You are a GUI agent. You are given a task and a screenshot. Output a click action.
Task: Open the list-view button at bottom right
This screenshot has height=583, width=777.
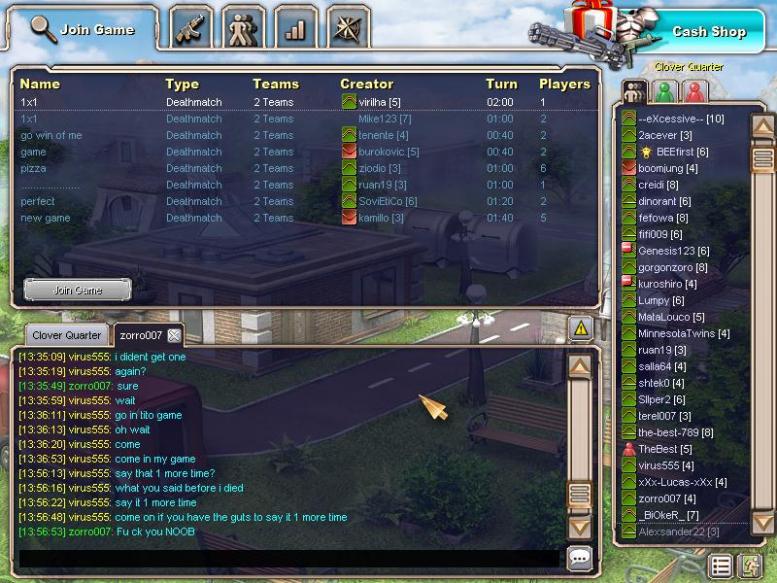tap(721, 566)
